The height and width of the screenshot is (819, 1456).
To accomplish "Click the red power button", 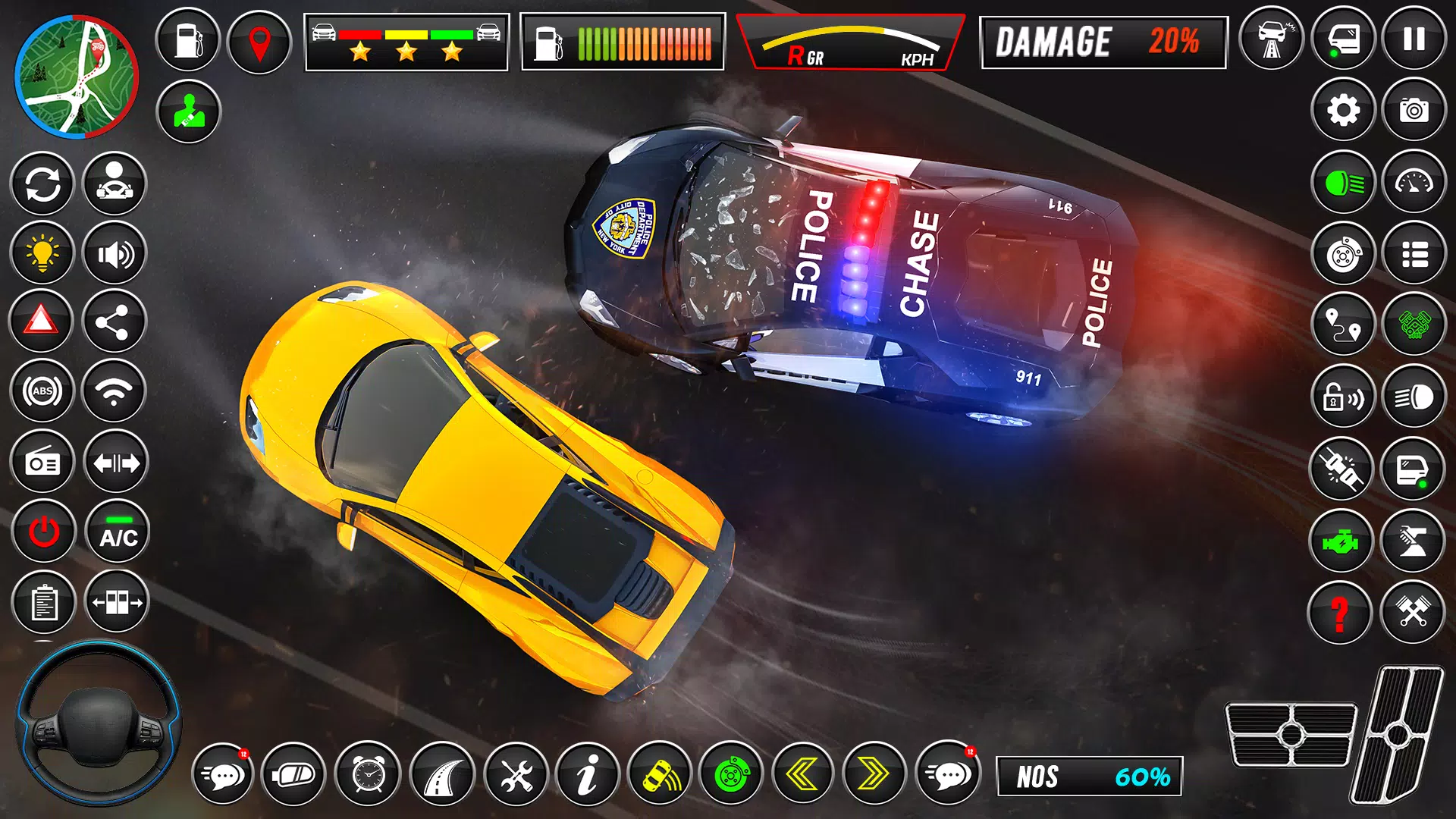I will point(44,532).
